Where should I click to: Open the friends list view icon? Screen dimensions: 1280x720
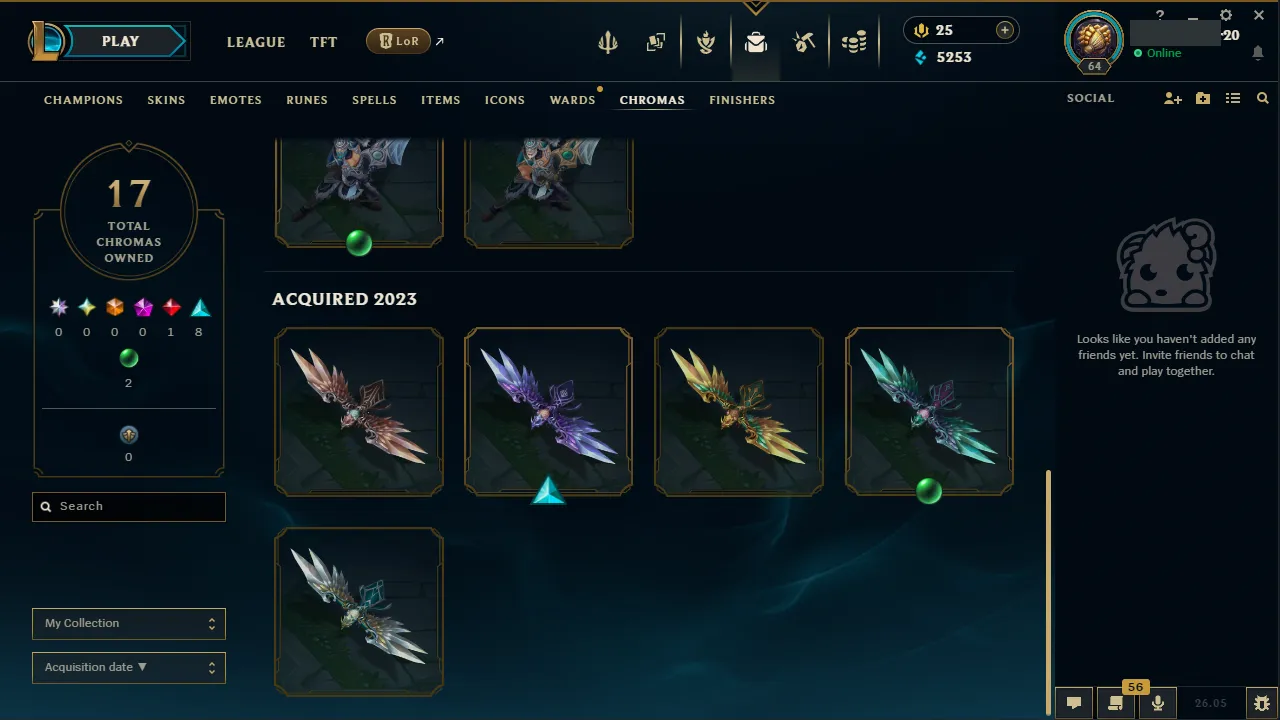[1232, 98]
